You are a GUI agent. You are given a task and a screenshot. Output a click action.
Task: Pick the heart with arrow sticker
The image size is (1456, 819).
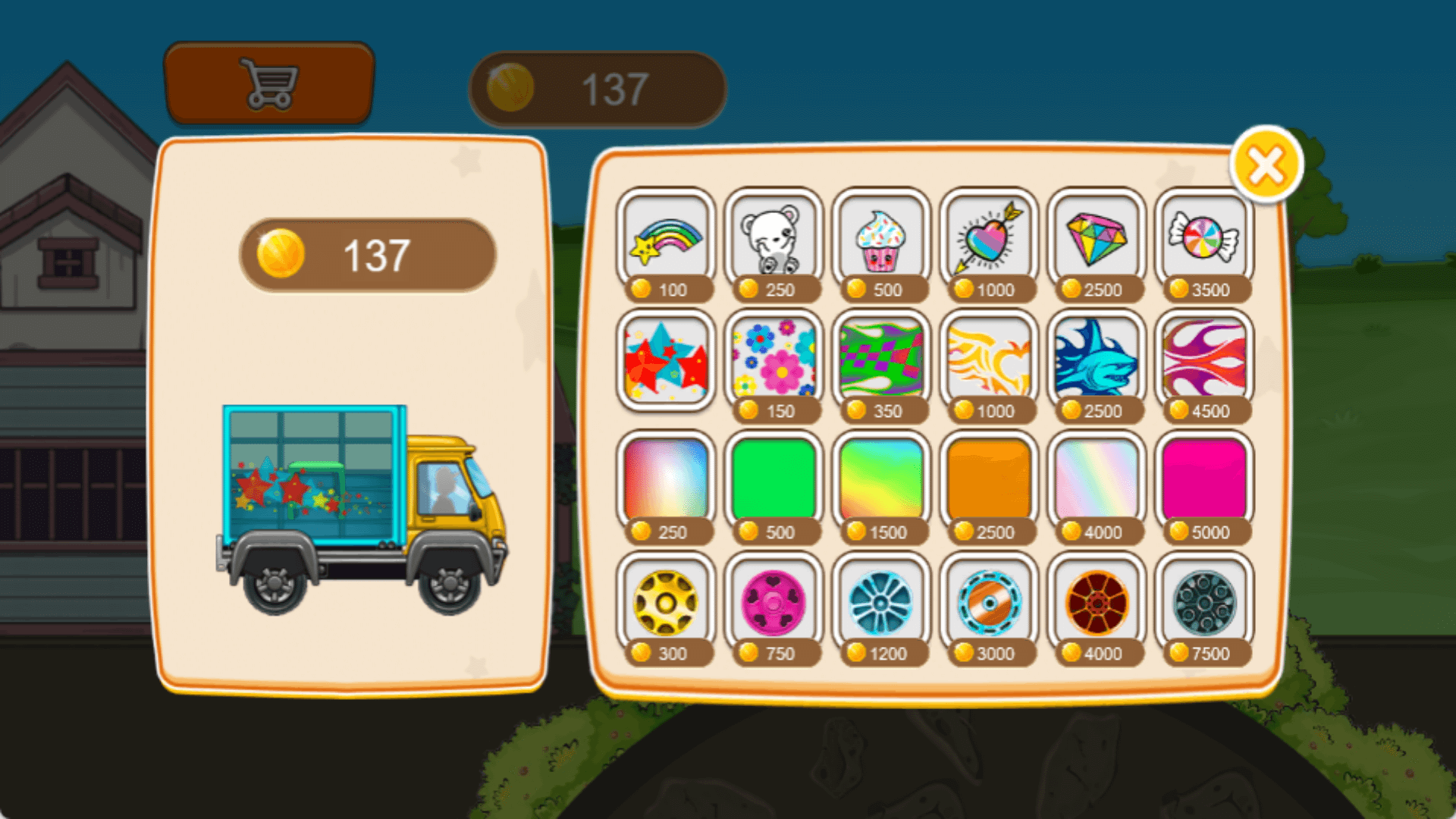pyautogui.click(x=988, y=240)
